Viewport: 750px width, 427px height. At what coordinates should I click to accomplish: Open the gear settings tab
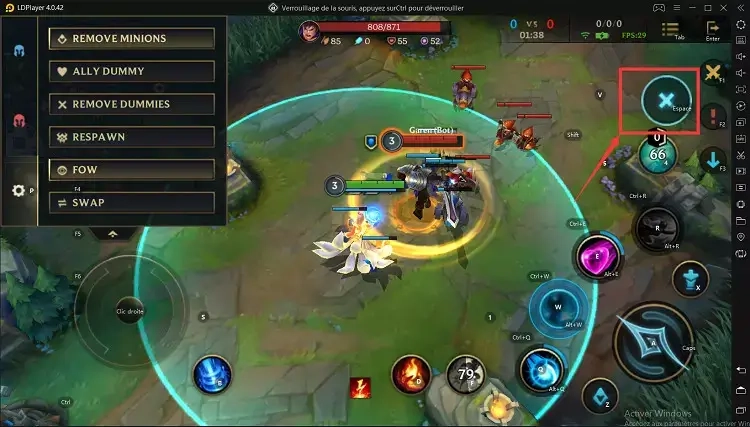[18, 191]
